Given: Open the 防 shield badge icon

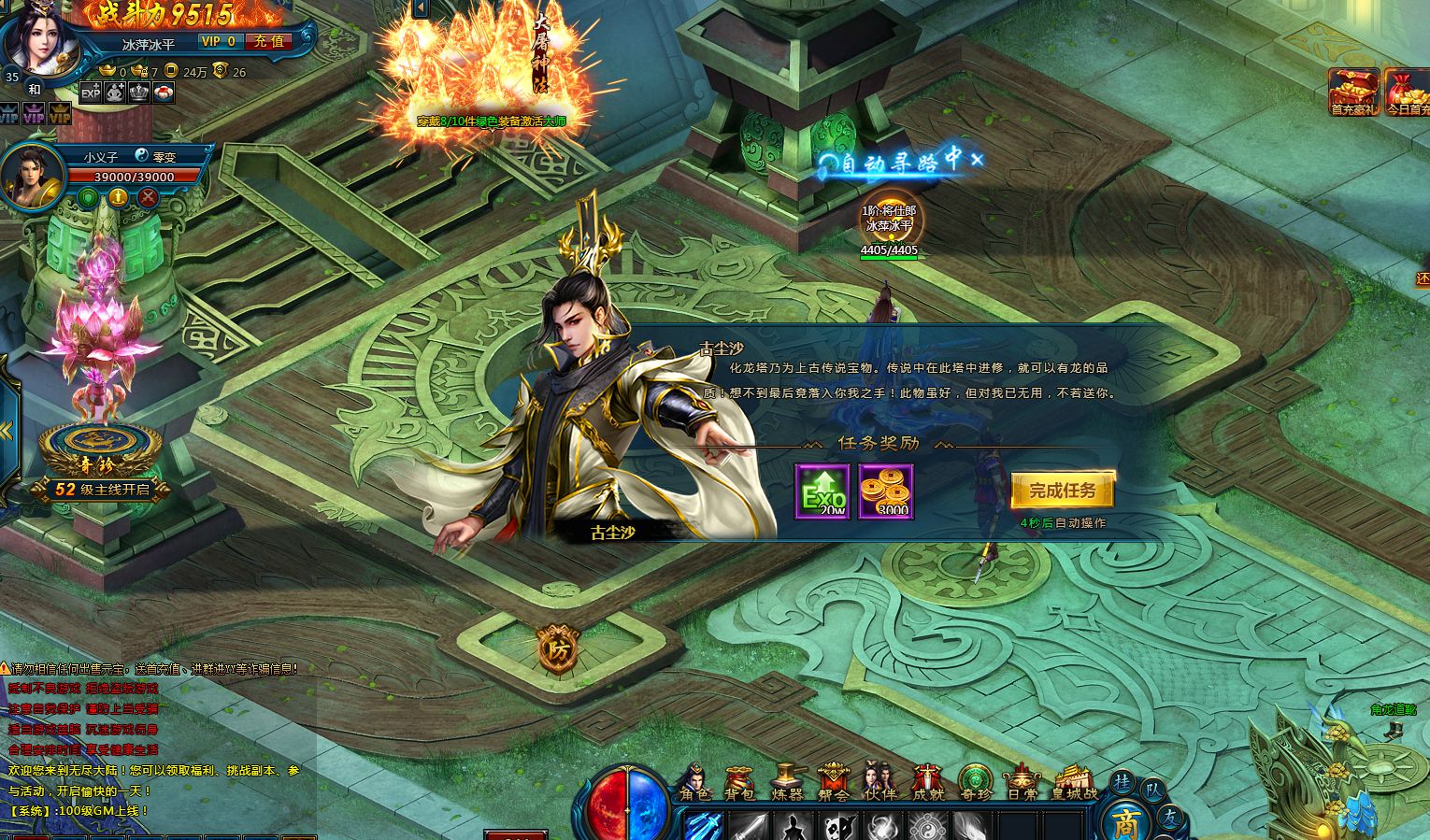Looking at the screenshot, I should click(x=558, y=648).
